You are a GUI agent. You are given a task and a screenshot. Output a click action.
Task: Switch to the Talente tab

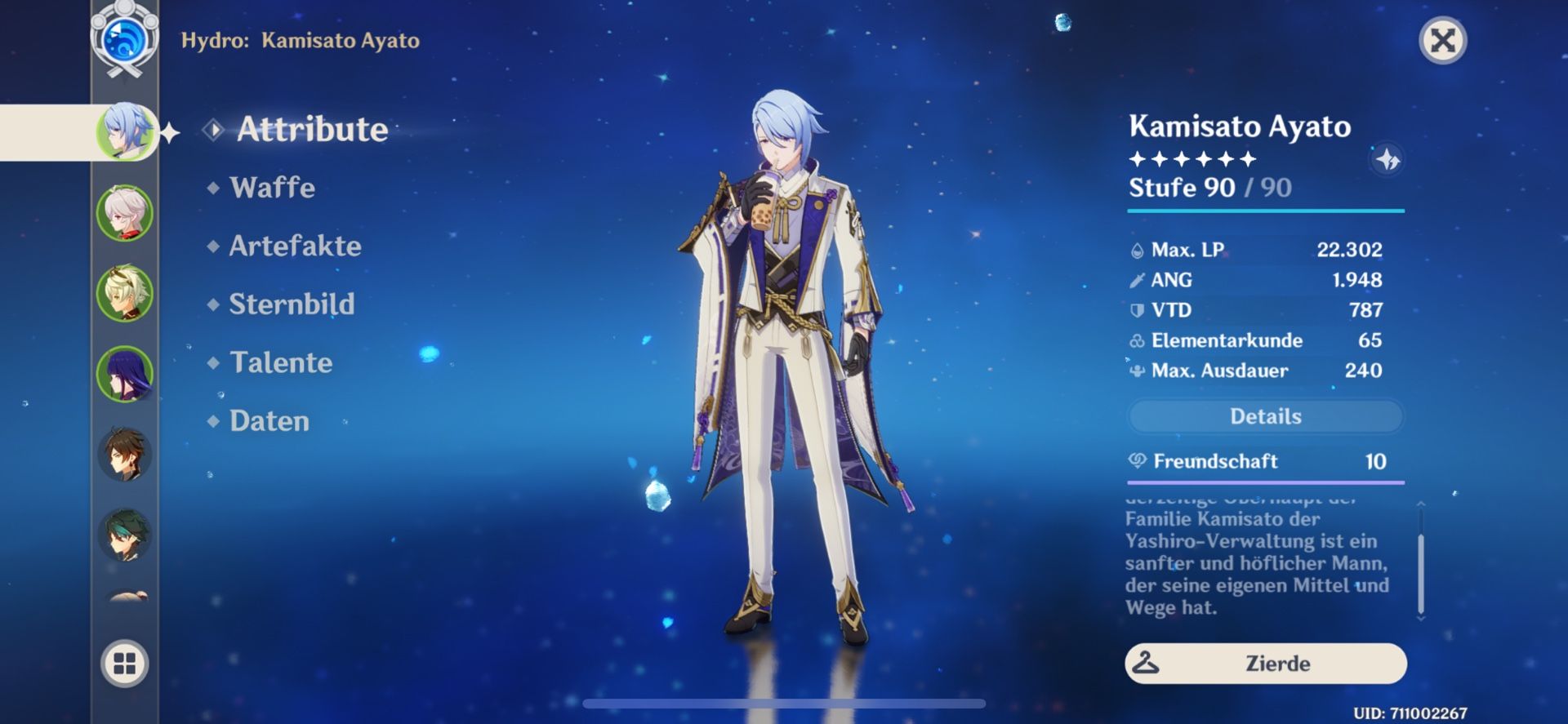tap(281, 362)
